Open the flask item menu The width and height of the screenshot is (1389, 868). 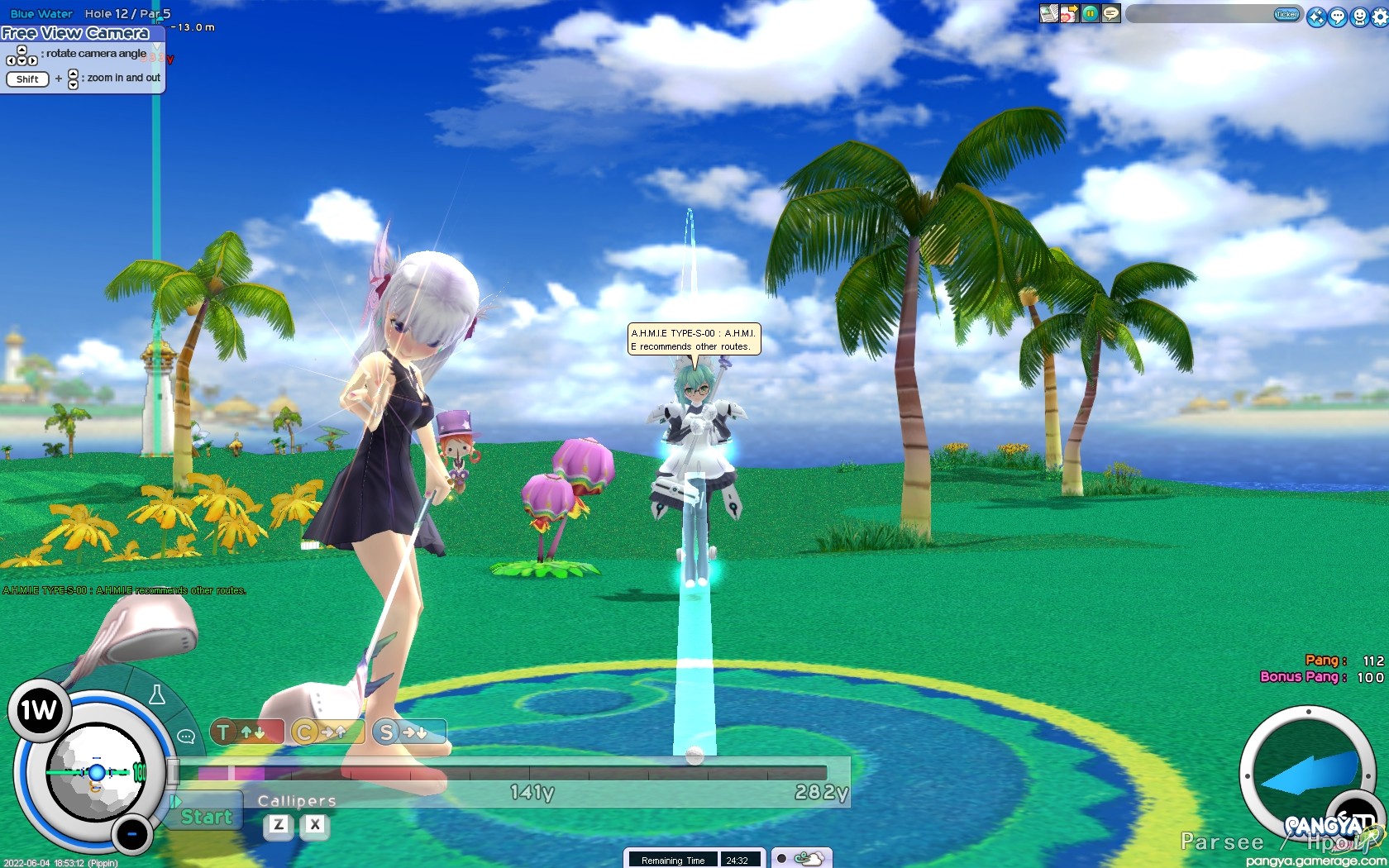click(x=156, y=695)
